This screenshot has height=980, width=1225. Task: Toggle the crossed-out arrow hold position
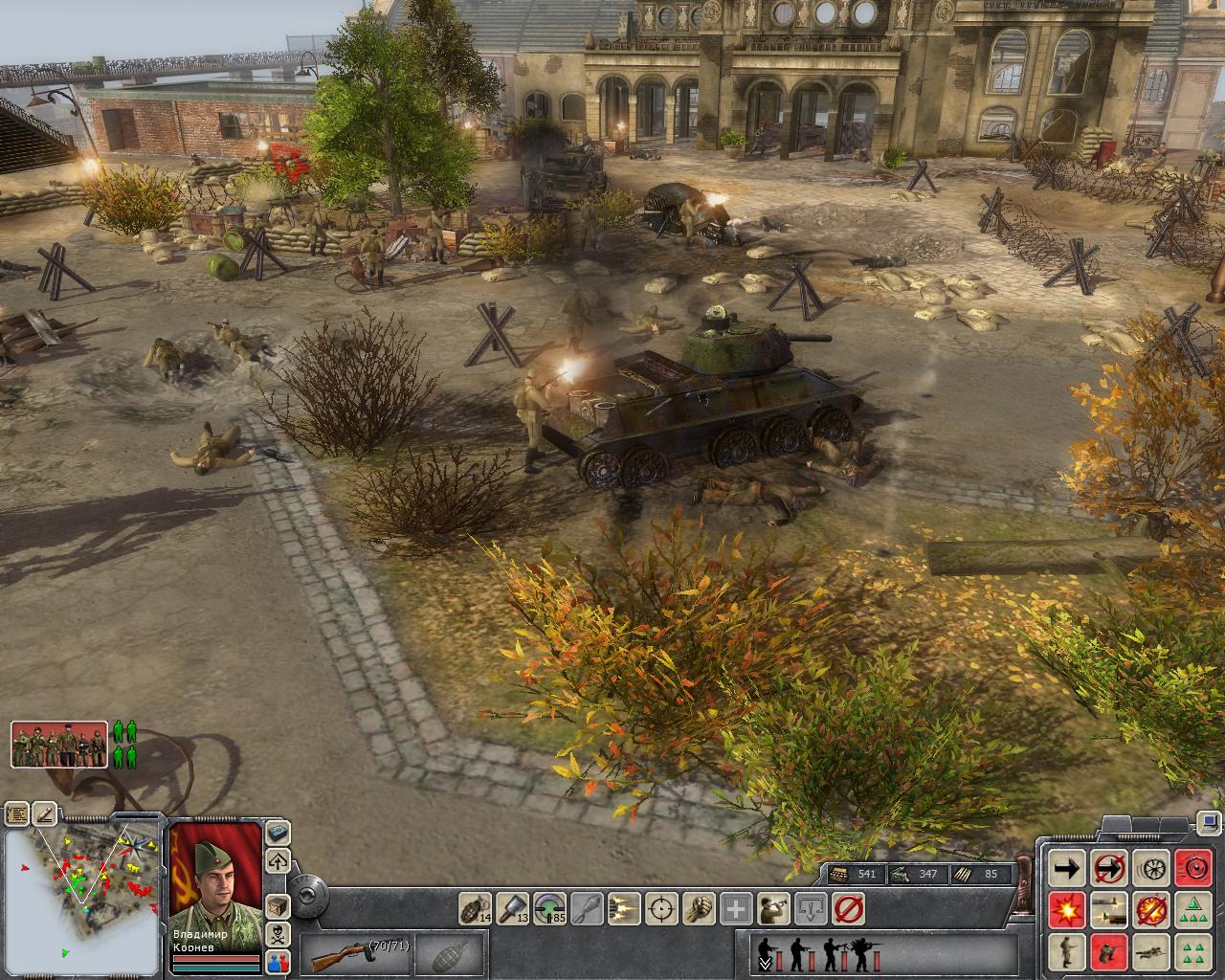pos(1108,868)
